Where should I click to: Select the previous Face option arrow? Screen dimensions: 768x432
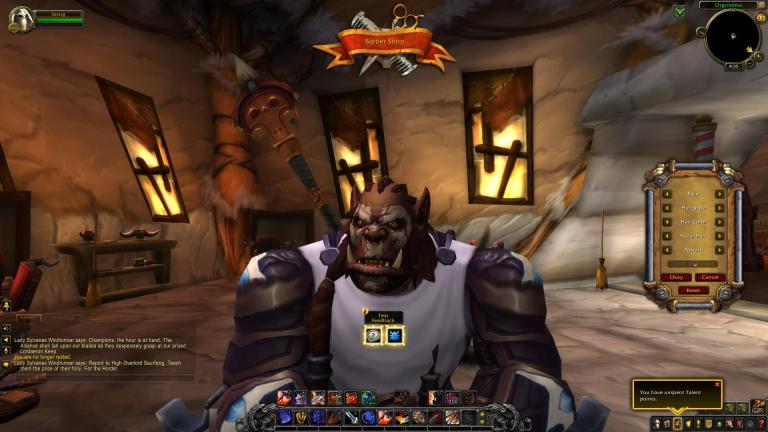pos(666,194)
